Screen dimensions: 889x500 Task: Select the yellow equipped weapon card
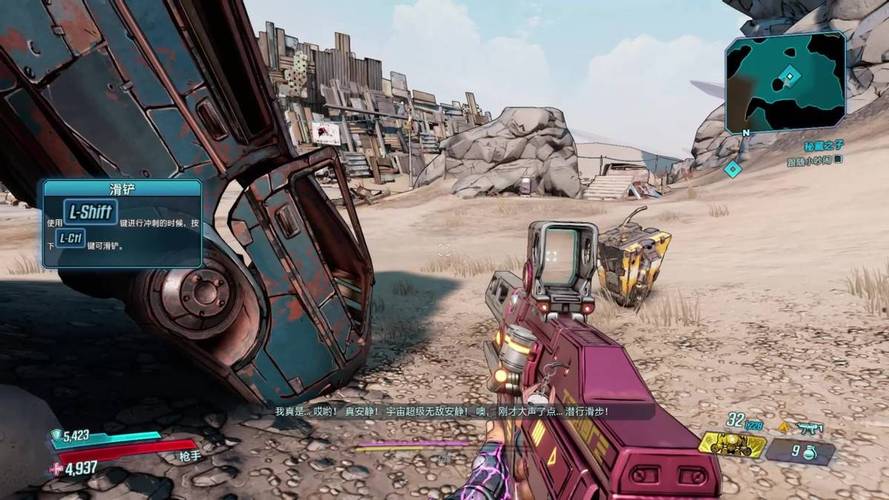[x=732, y=443]
